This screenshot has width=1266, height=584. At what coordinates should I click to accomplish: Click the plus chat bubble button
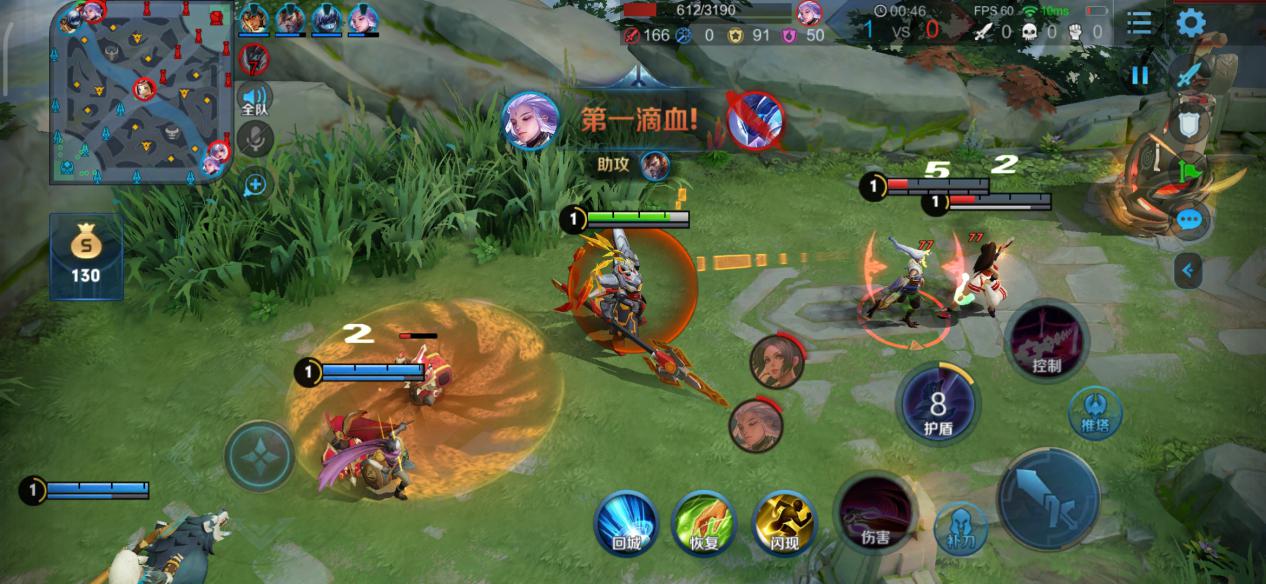click(255, 184)
